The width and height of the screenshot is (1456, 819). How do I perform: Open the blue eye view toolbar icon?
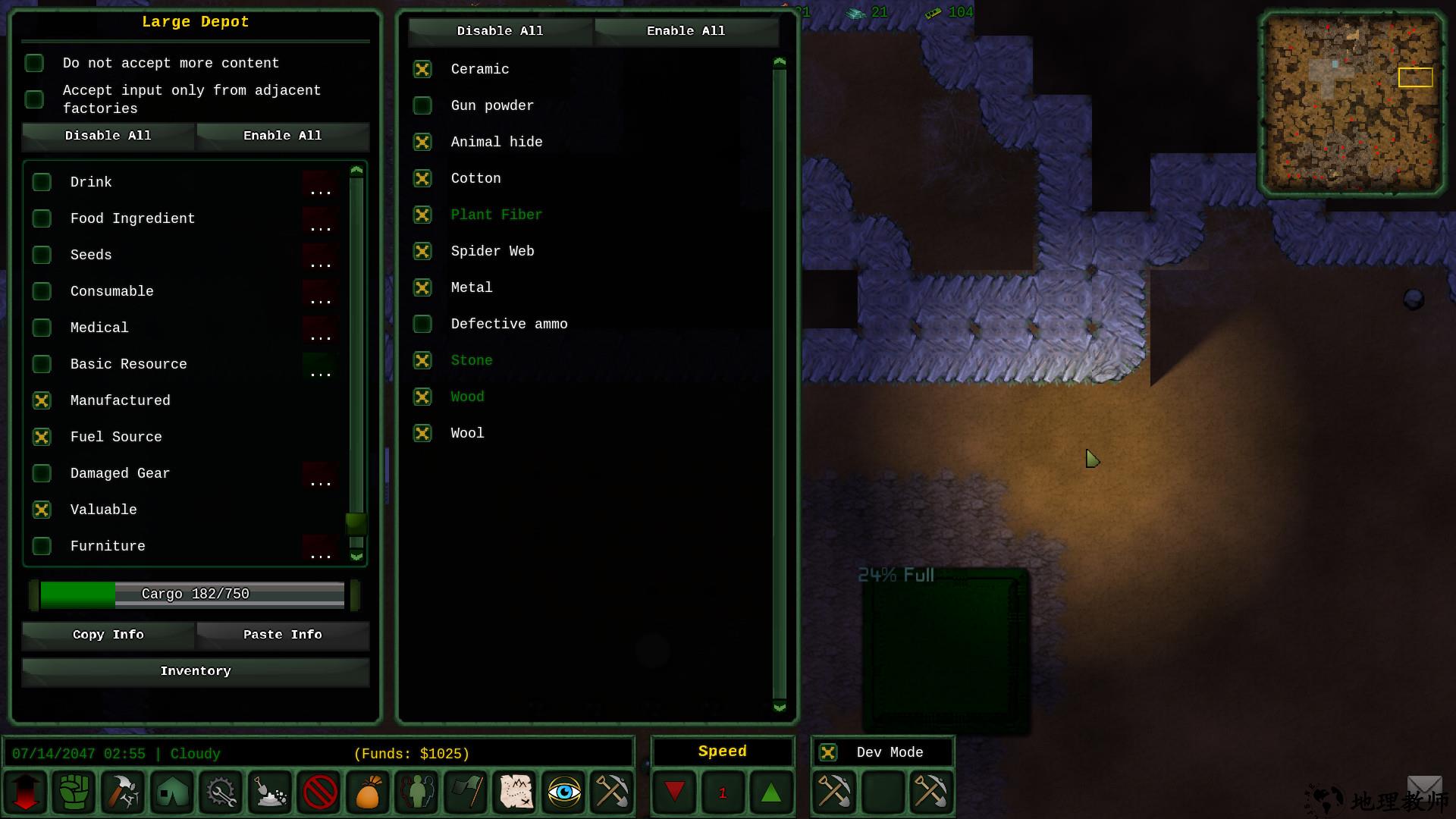[564, 792]
